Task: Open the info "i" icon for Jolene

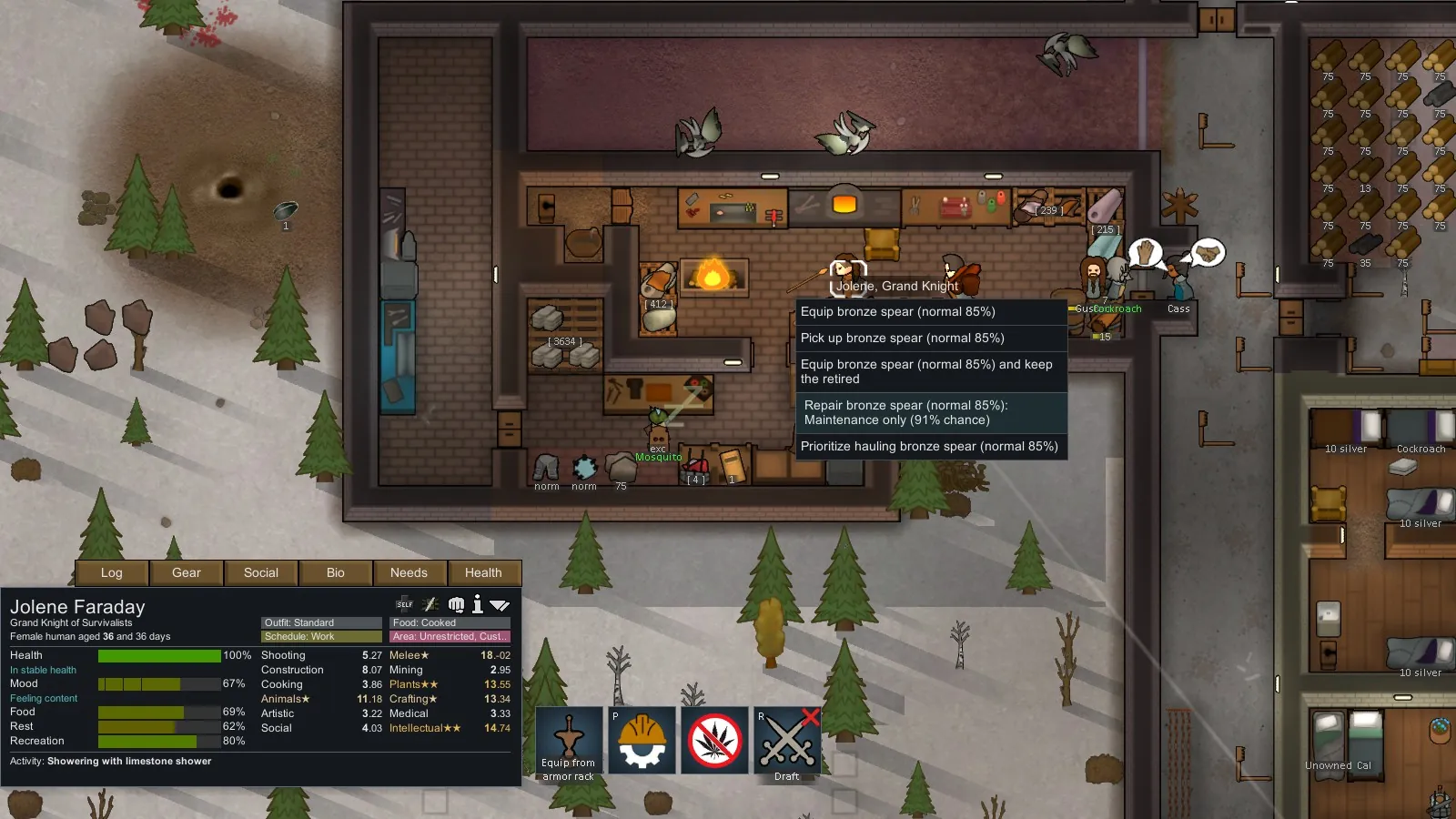Action: click(x=477, y=605)
